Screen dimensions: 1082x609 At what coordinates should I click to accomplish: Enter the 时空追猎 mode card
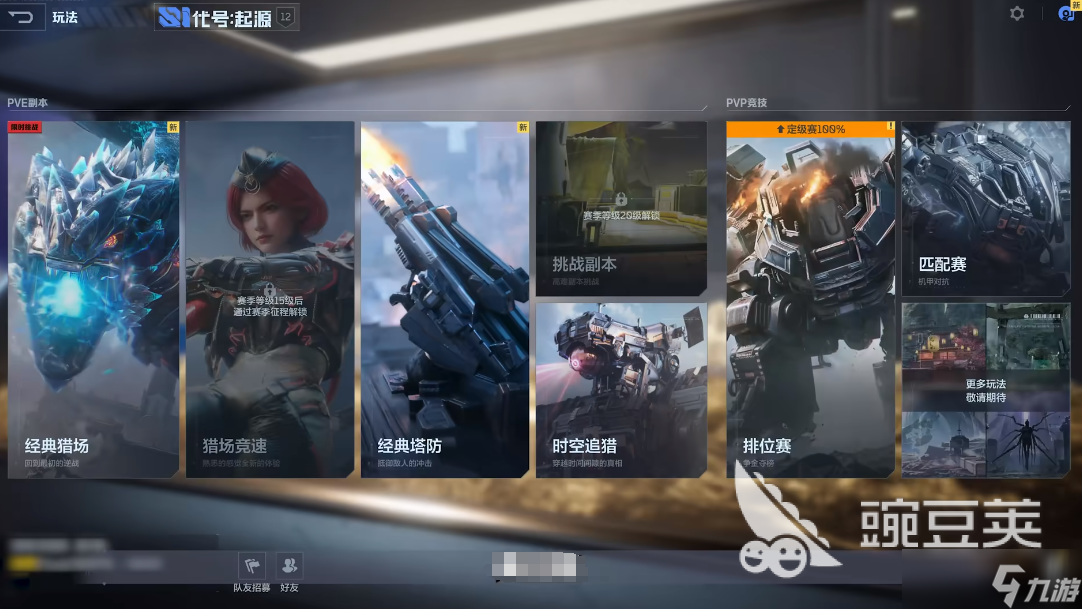[621, 390]
